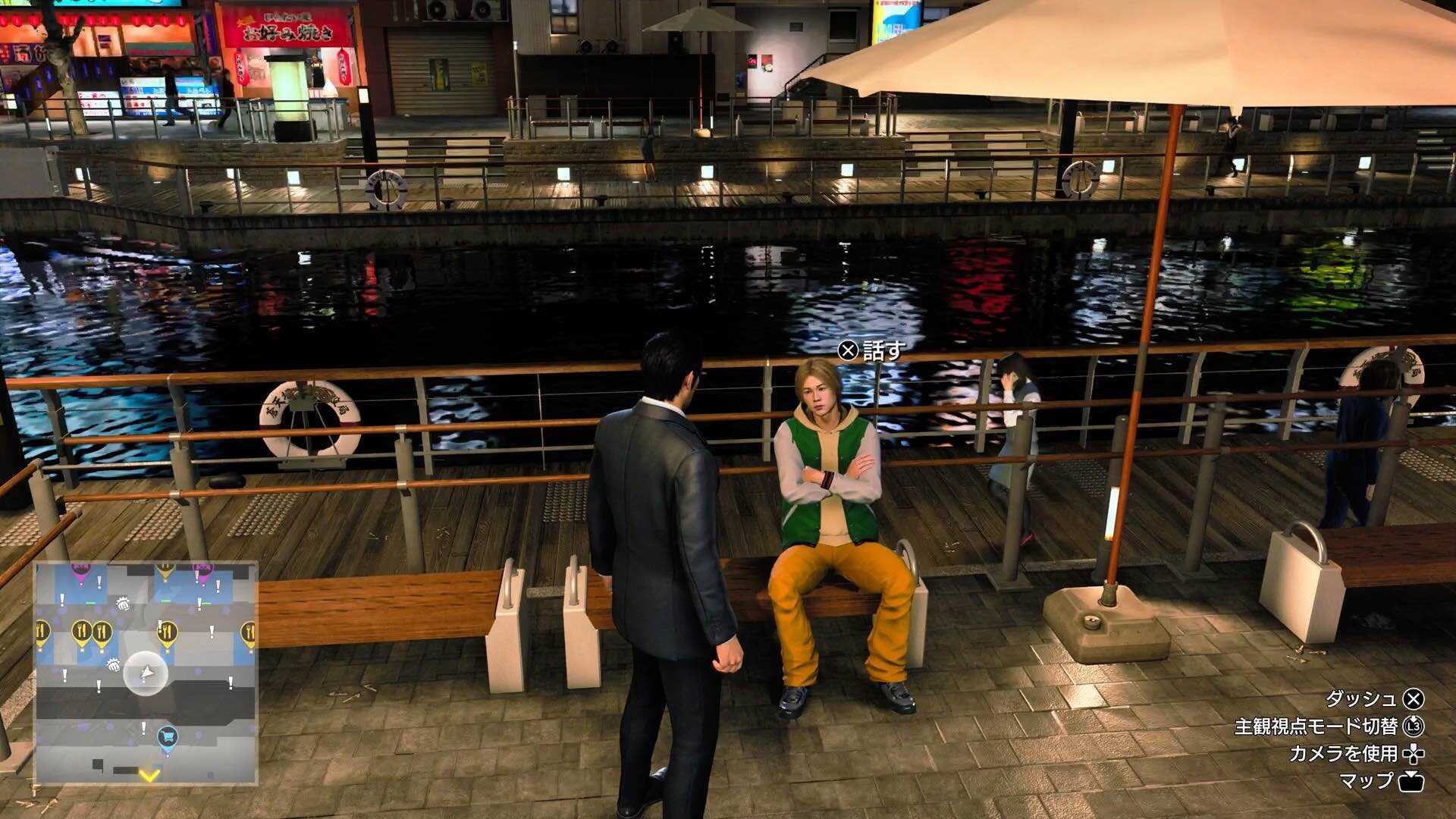1456x819 pixels.
Task: Click the L3 stick icon next to 主観視点モード切替
Action: tap(1416, 727)
